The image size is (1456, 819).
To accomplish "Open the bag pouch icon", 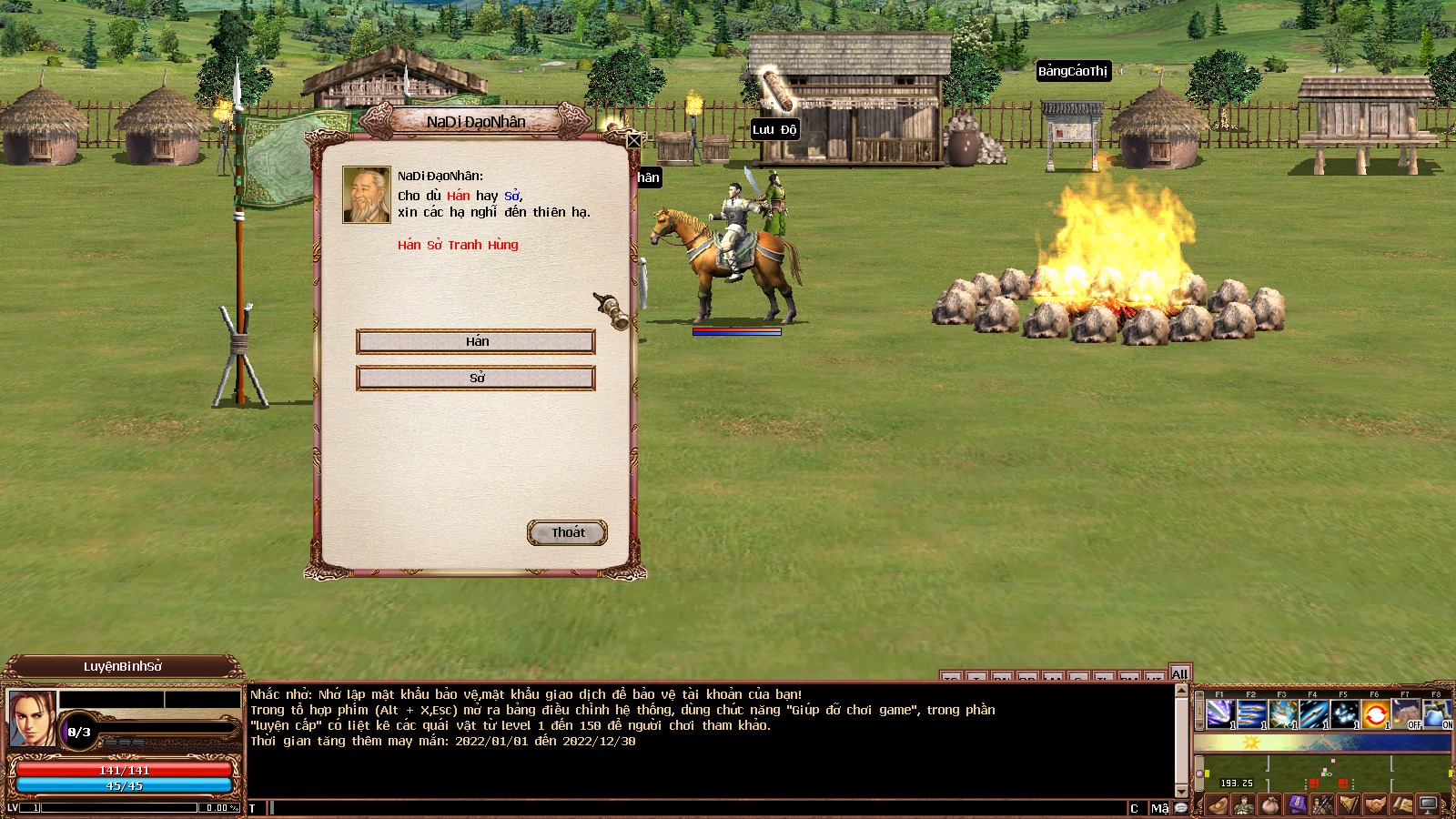I will (1269, 804).
